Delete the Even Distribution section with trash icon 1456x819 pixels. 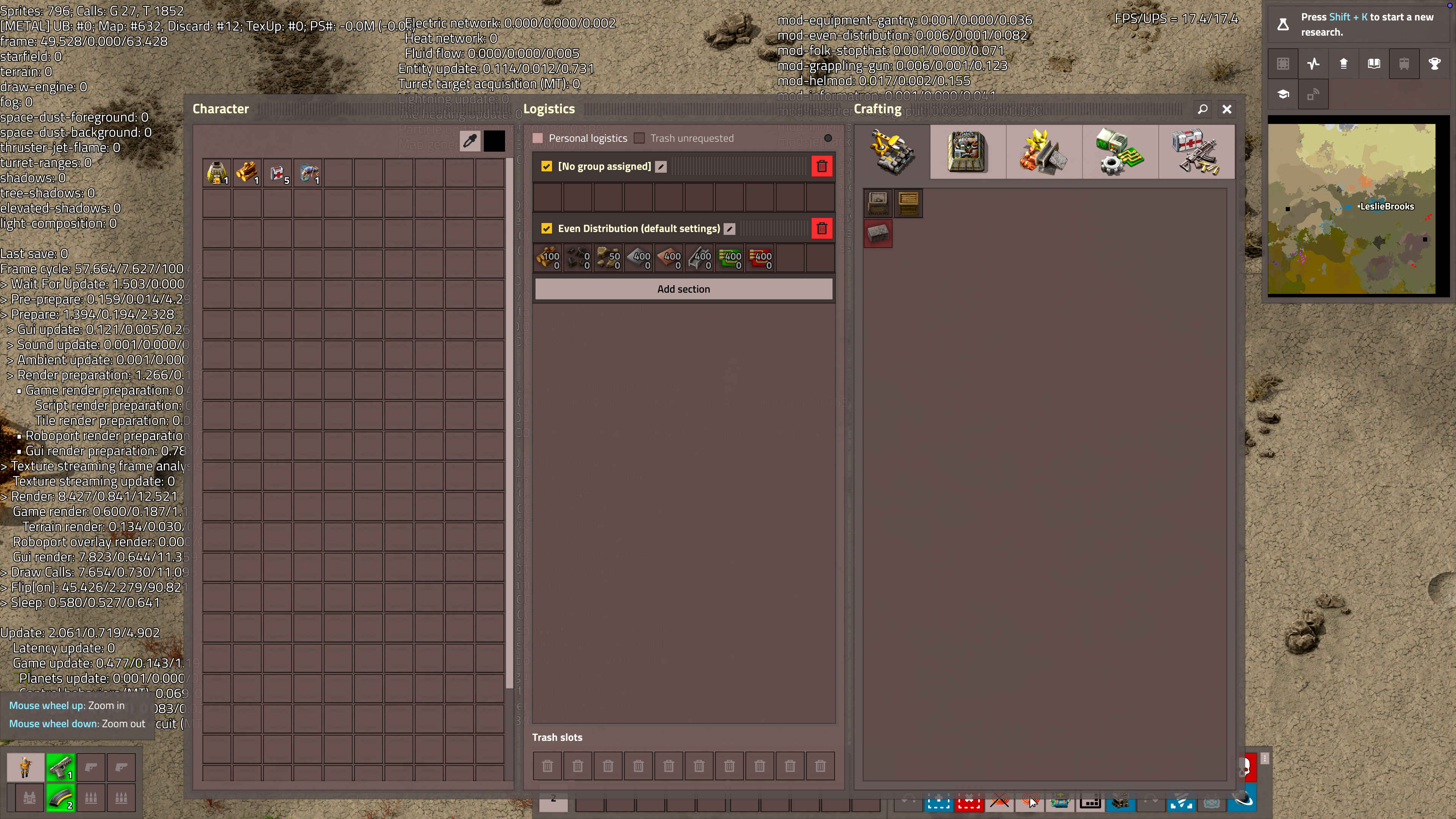click(822, 228)
